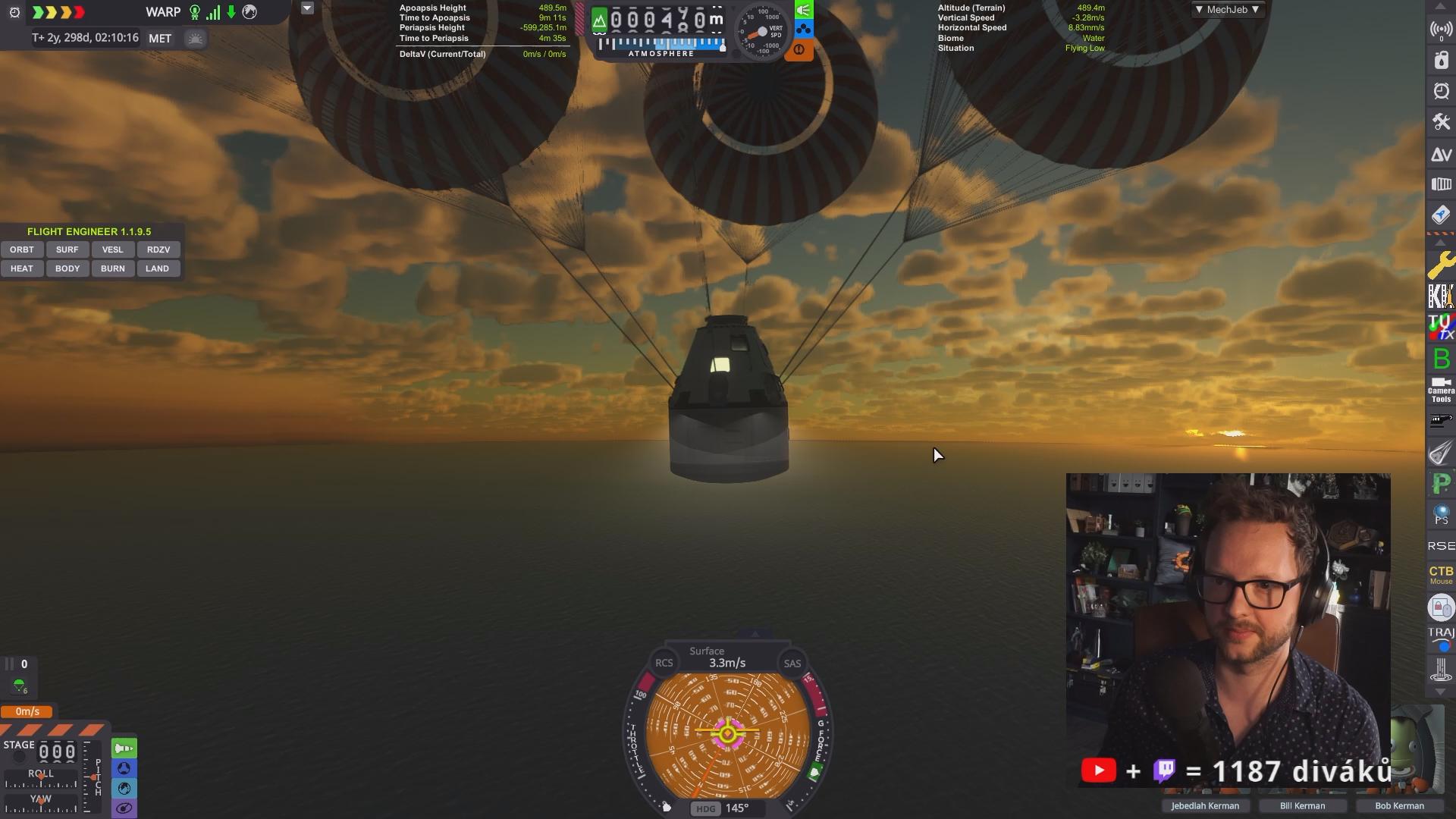
Task: Open the Camera Tools toolbar button
Action: 1441,390
